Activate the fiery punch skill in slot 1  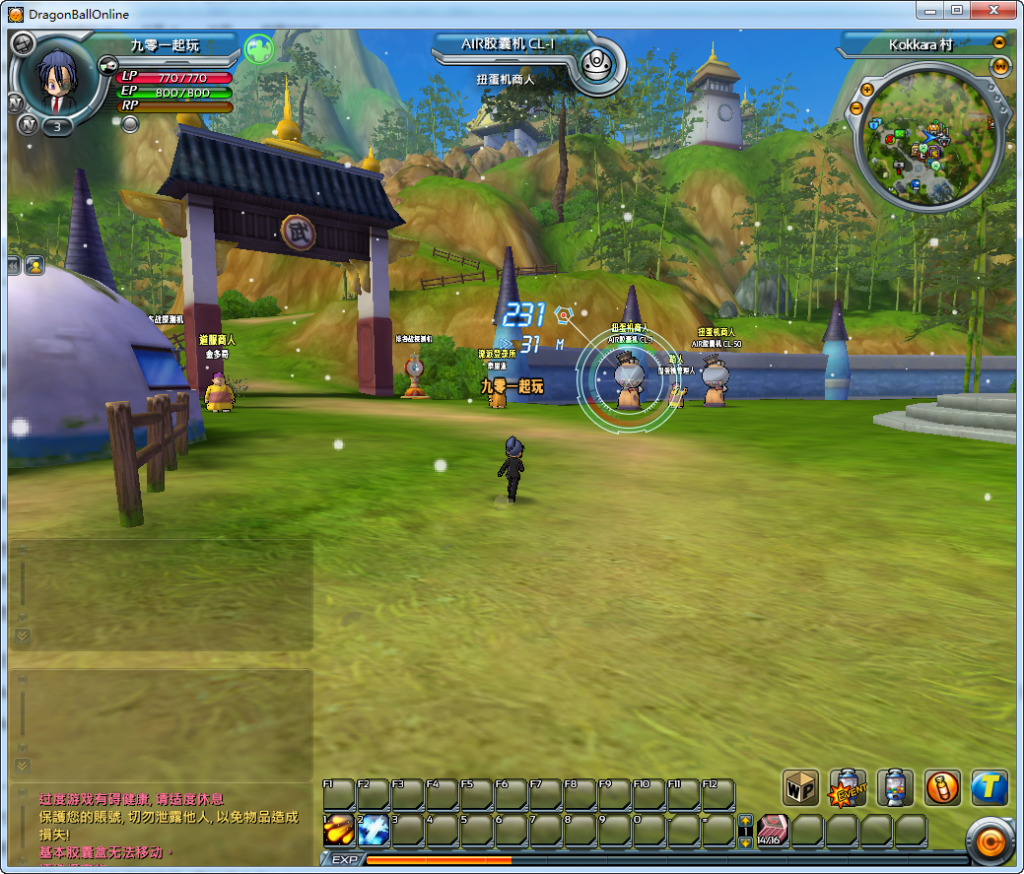click(x=338, y=830)
